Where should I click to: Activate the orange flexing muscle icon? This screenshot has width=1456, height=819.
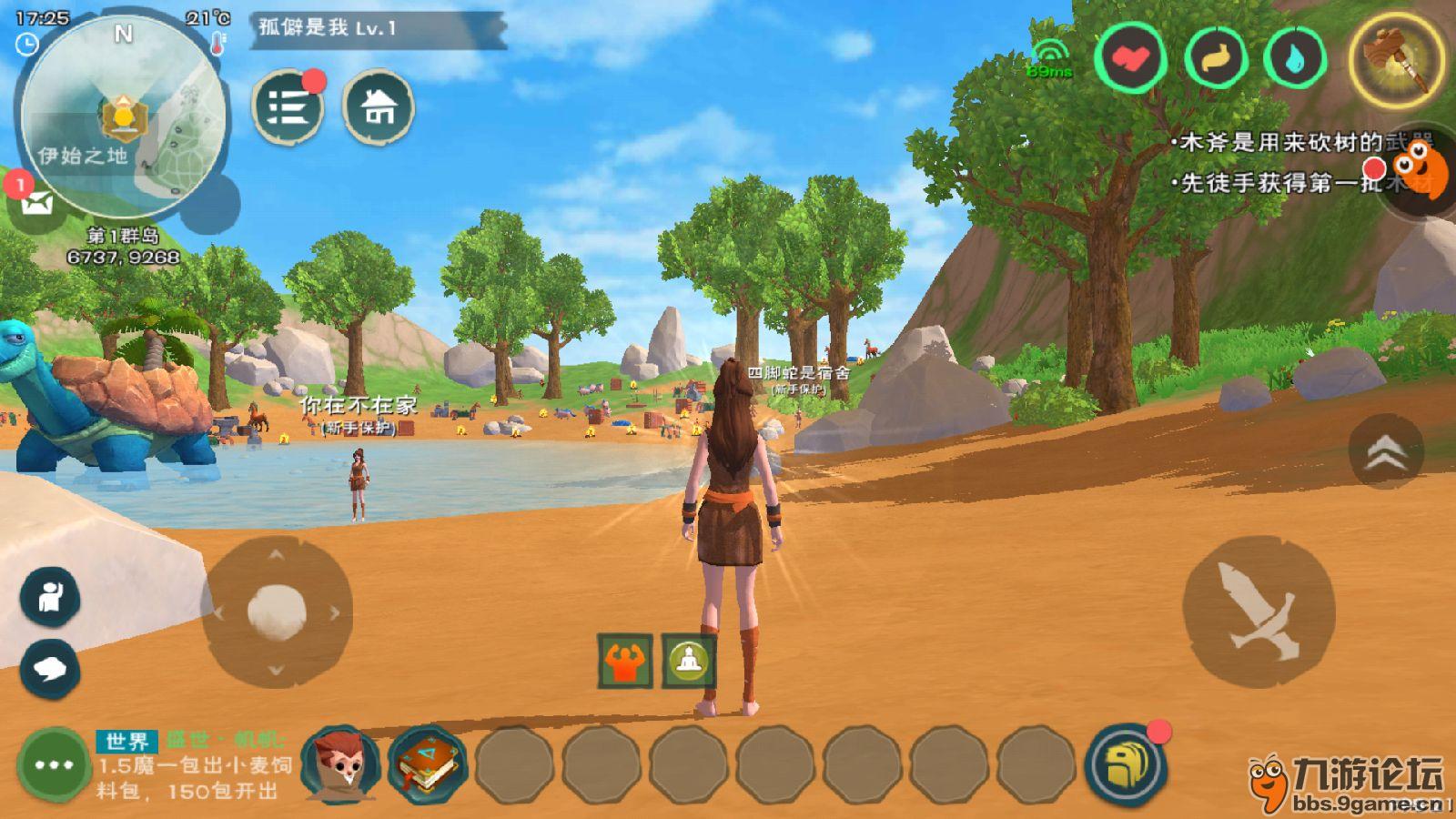[625, 661]
